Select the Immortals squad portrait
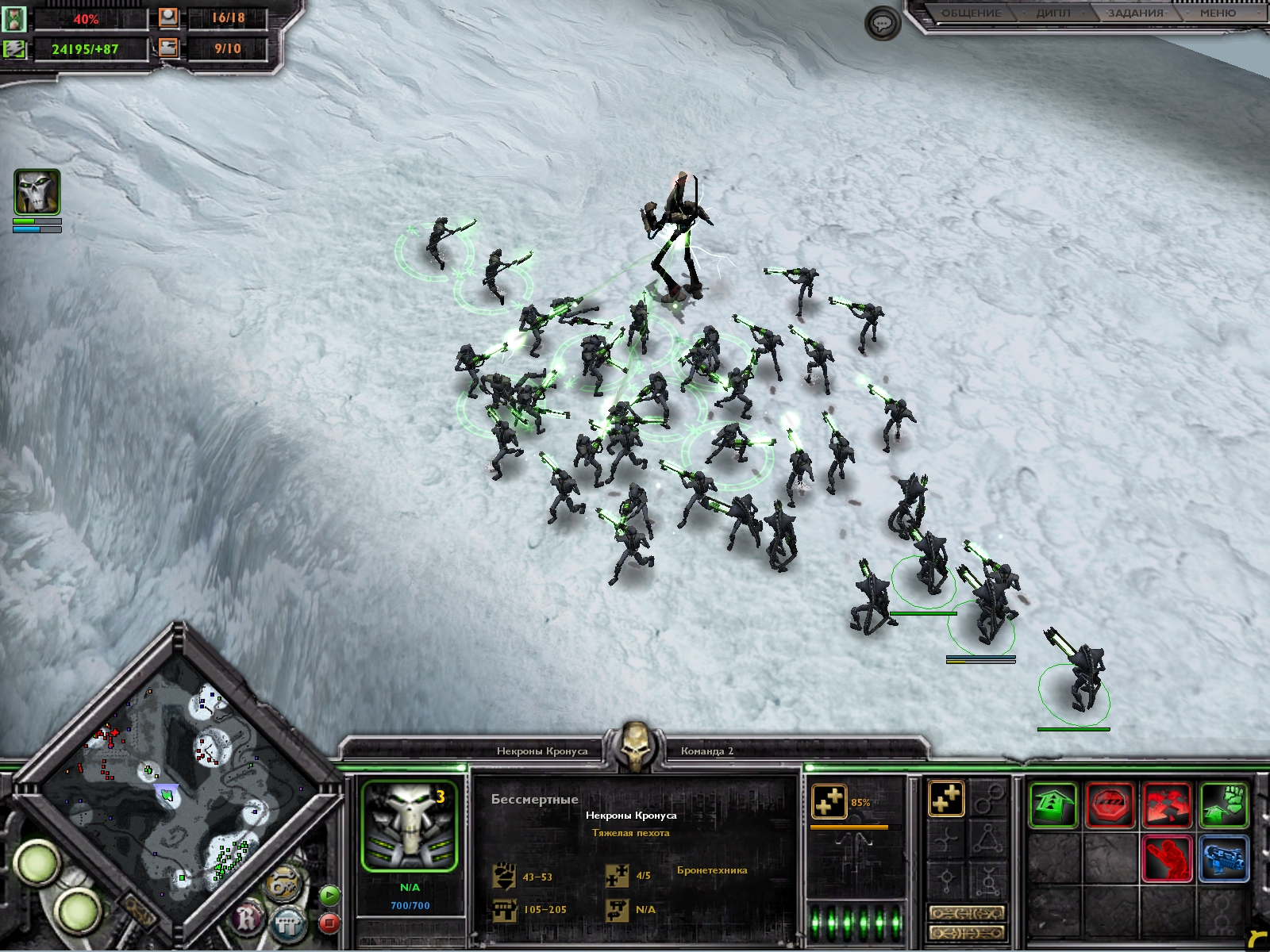 [410, 826]
